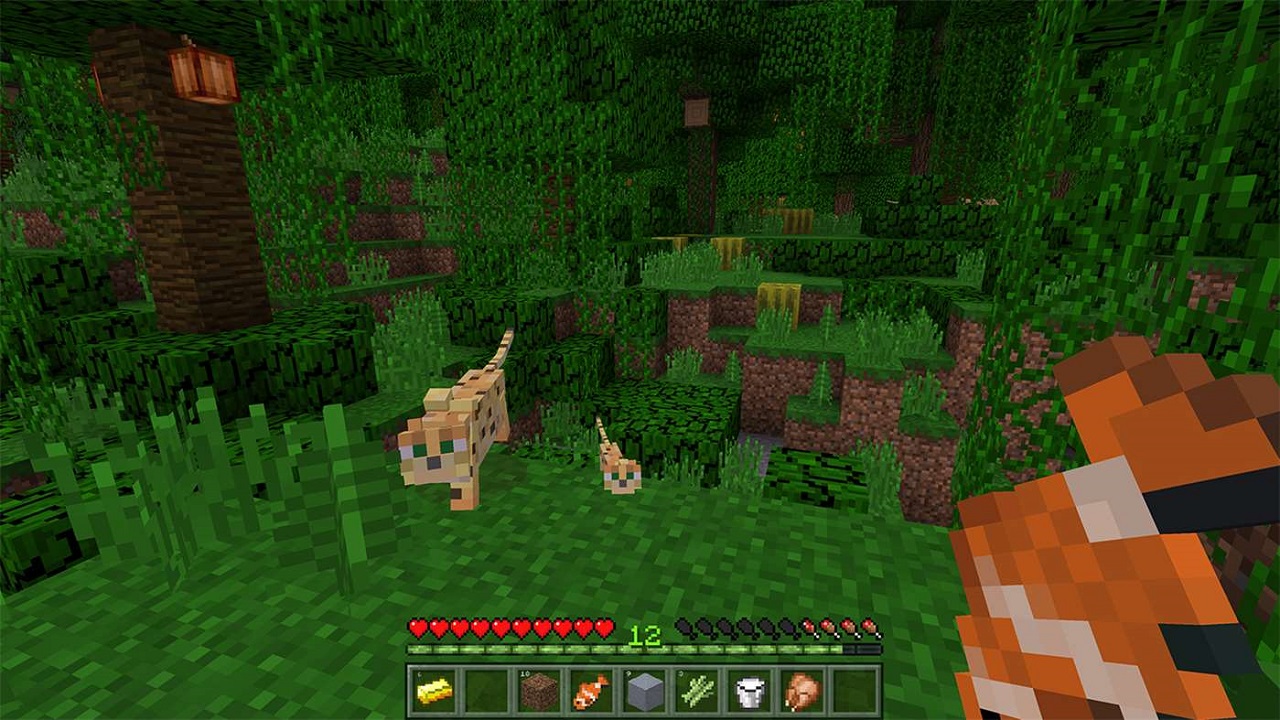This screenshot has width=1280, height=720.
Task: Select the sugar cane hotbar slot
Action: pos(695,690)
